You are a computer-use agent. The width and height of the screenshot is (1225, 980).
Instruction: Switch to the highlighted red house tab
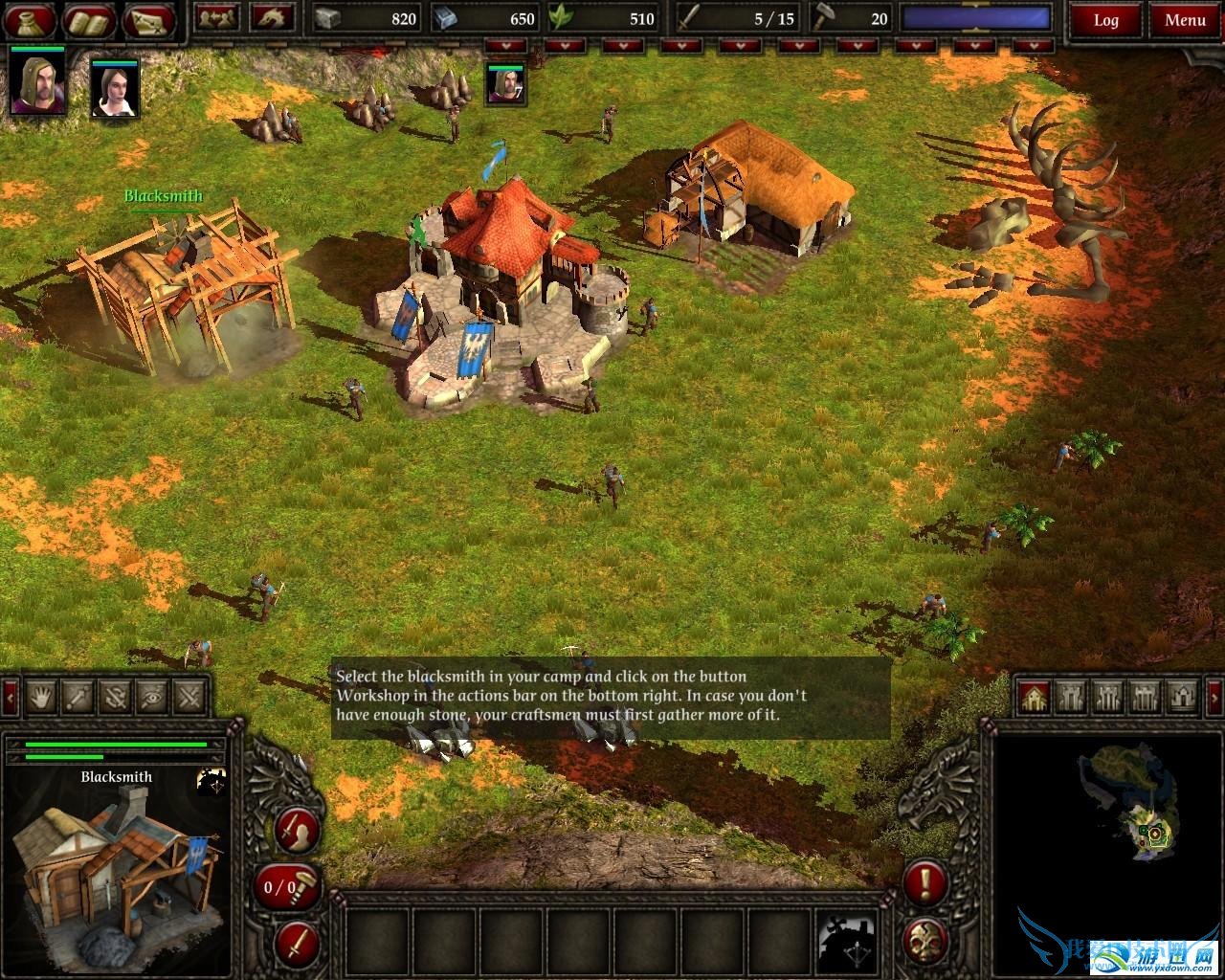[1034, 696]
